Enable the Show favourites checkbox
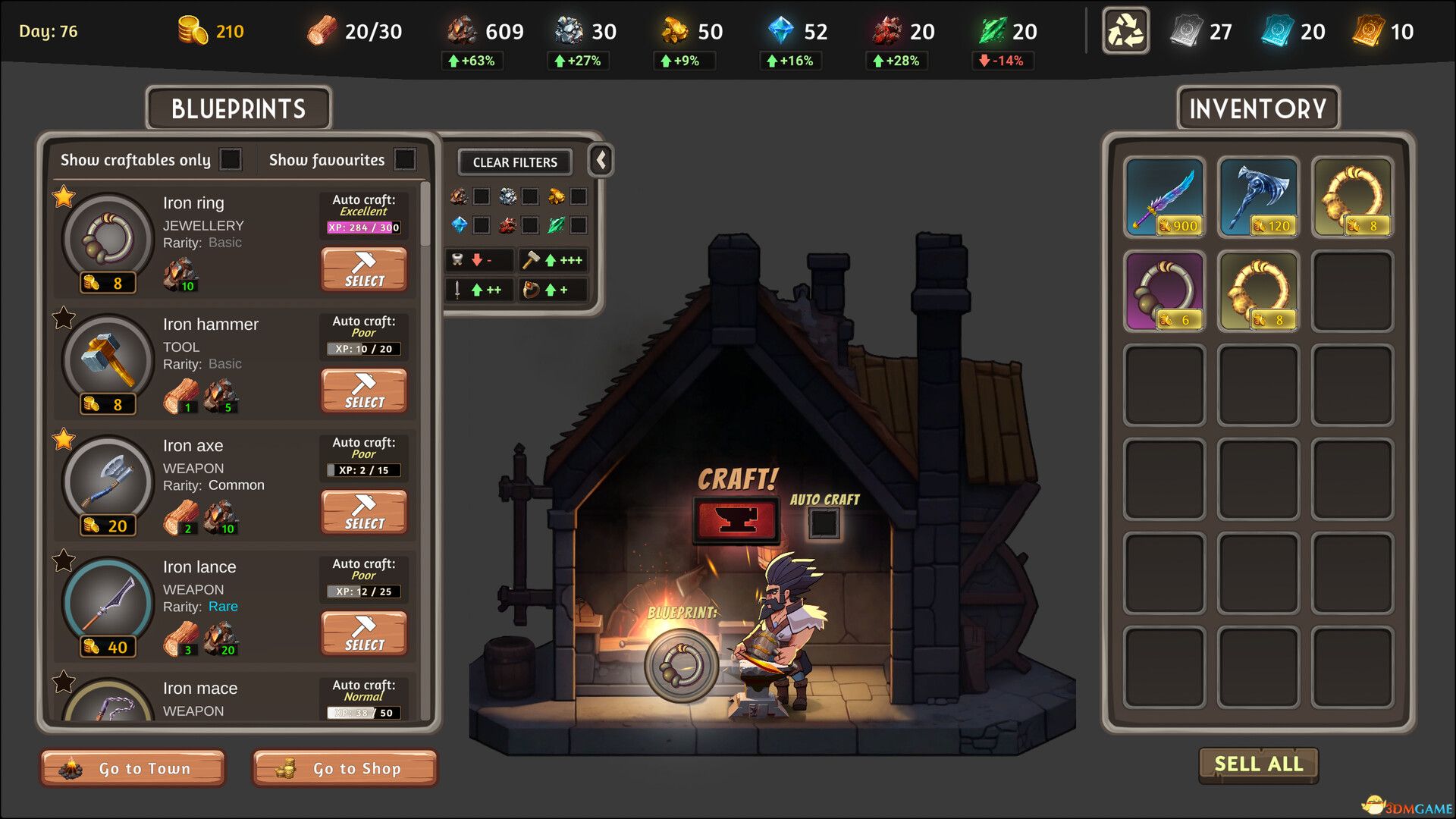1456x819 pixels. point(406,160)
